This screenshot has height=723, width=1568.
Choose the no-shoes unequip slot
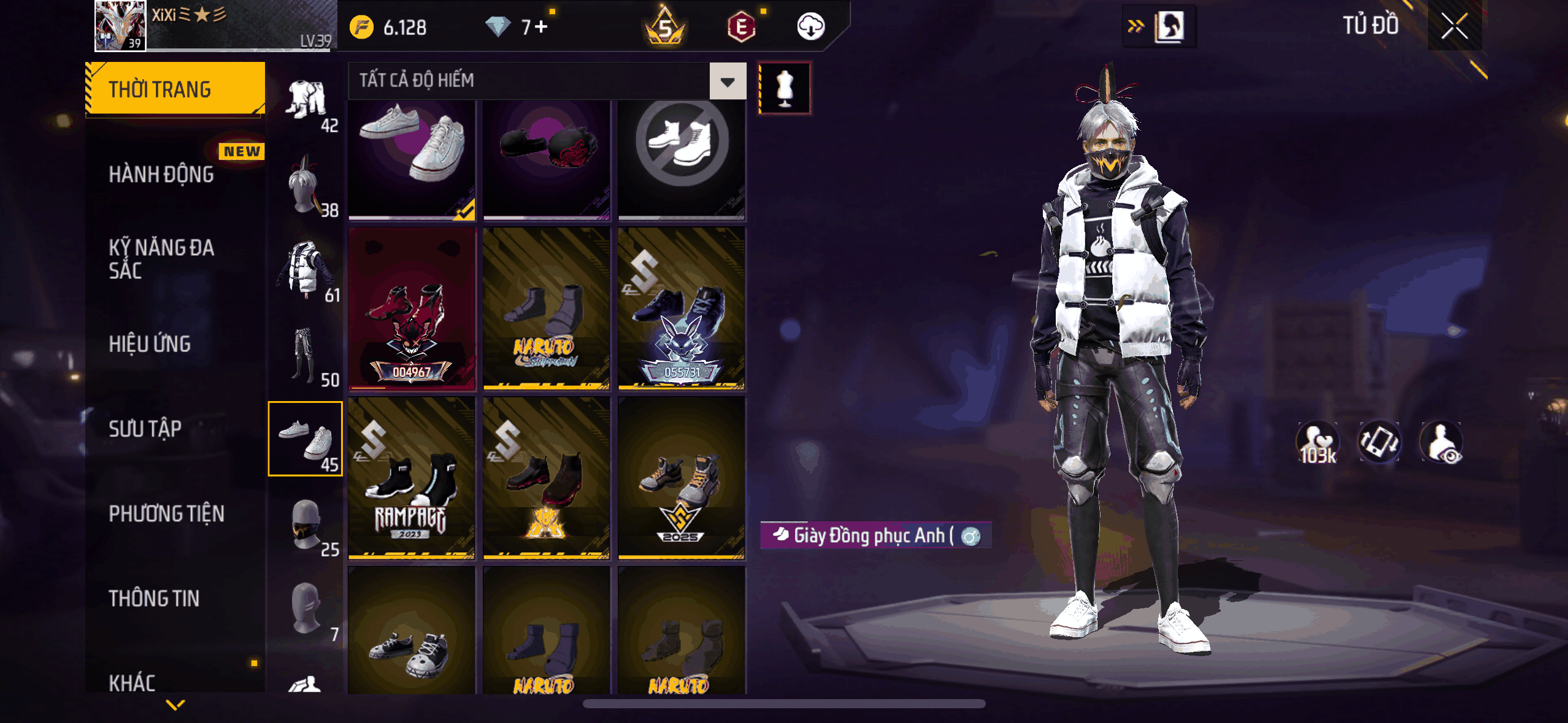tap(682, 158)
